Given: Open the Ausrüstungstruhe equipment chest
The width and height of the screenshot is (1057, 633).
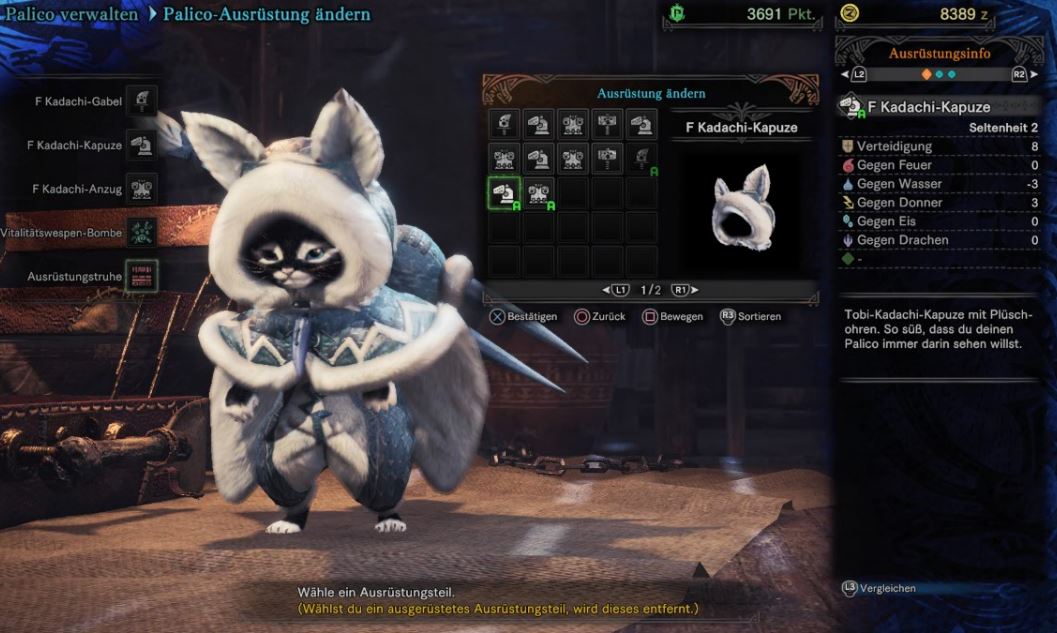Looking at the screenshot, I should [141, 275].
